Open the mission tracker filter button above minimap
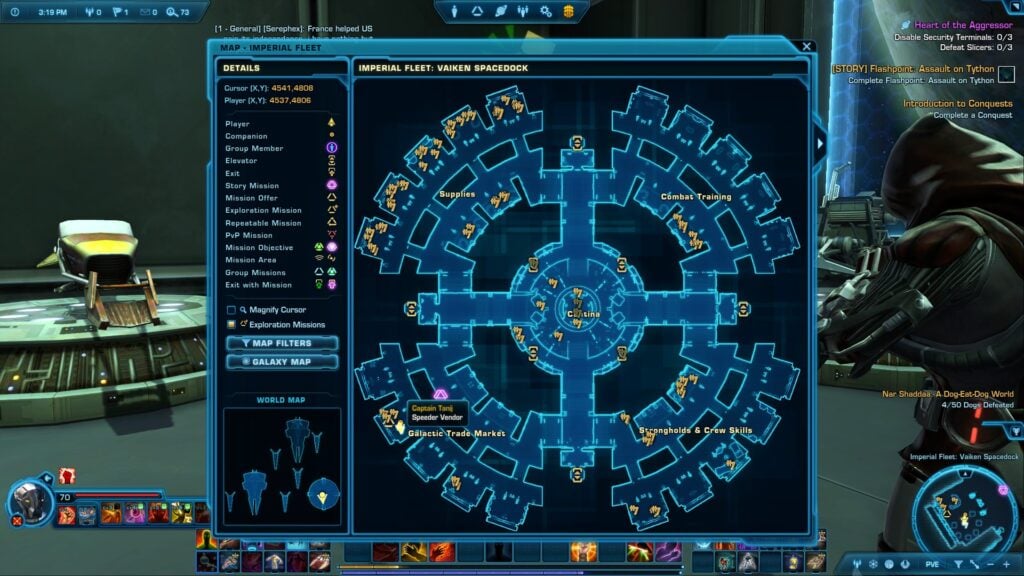Image resolution: width=1024 pixels, height=576 pixels. pyautogui.click(x=1015, y=431)
